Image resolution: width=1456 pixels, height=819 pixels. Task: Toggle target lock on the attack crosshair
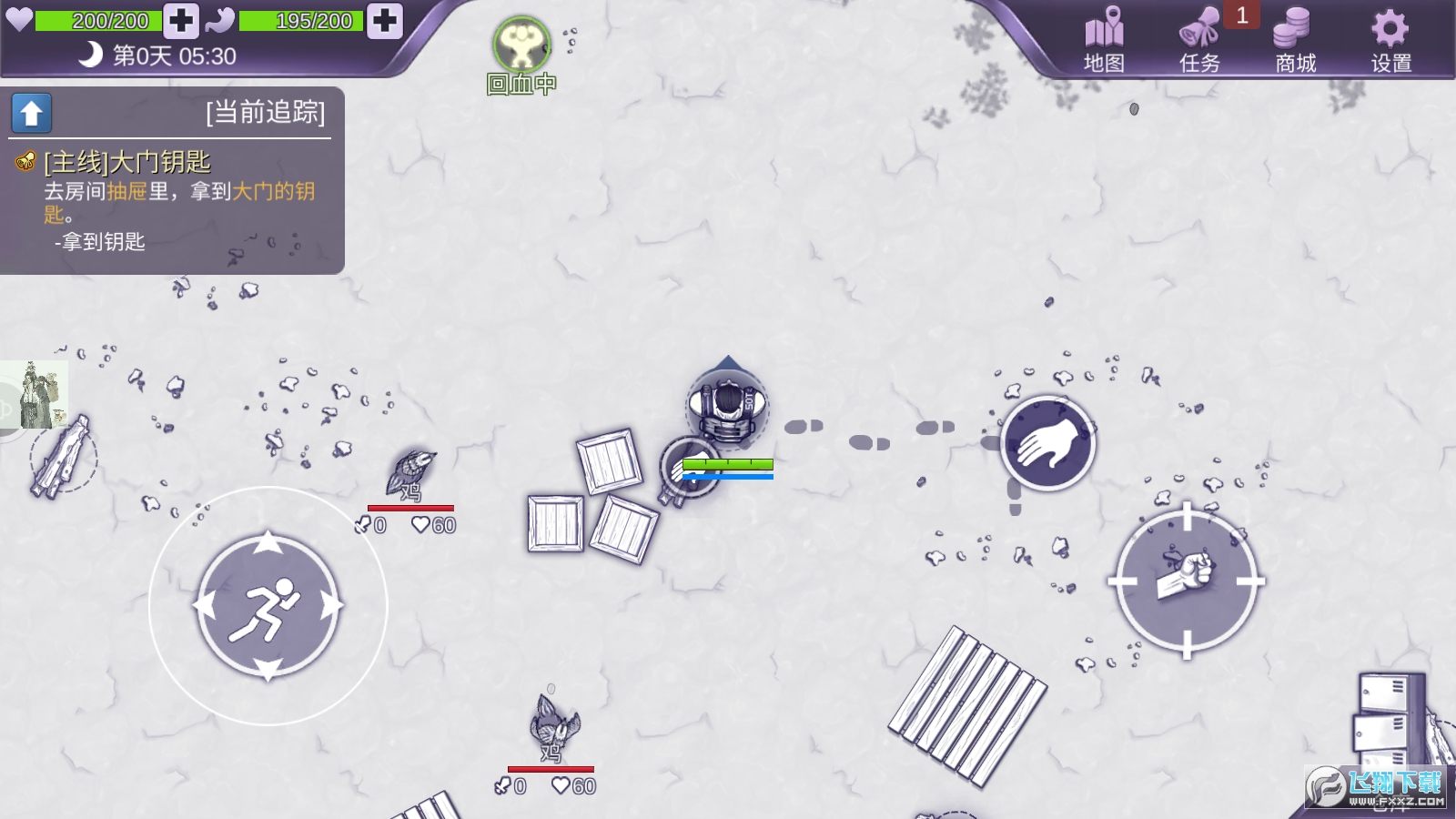(x=1186, y=581)
